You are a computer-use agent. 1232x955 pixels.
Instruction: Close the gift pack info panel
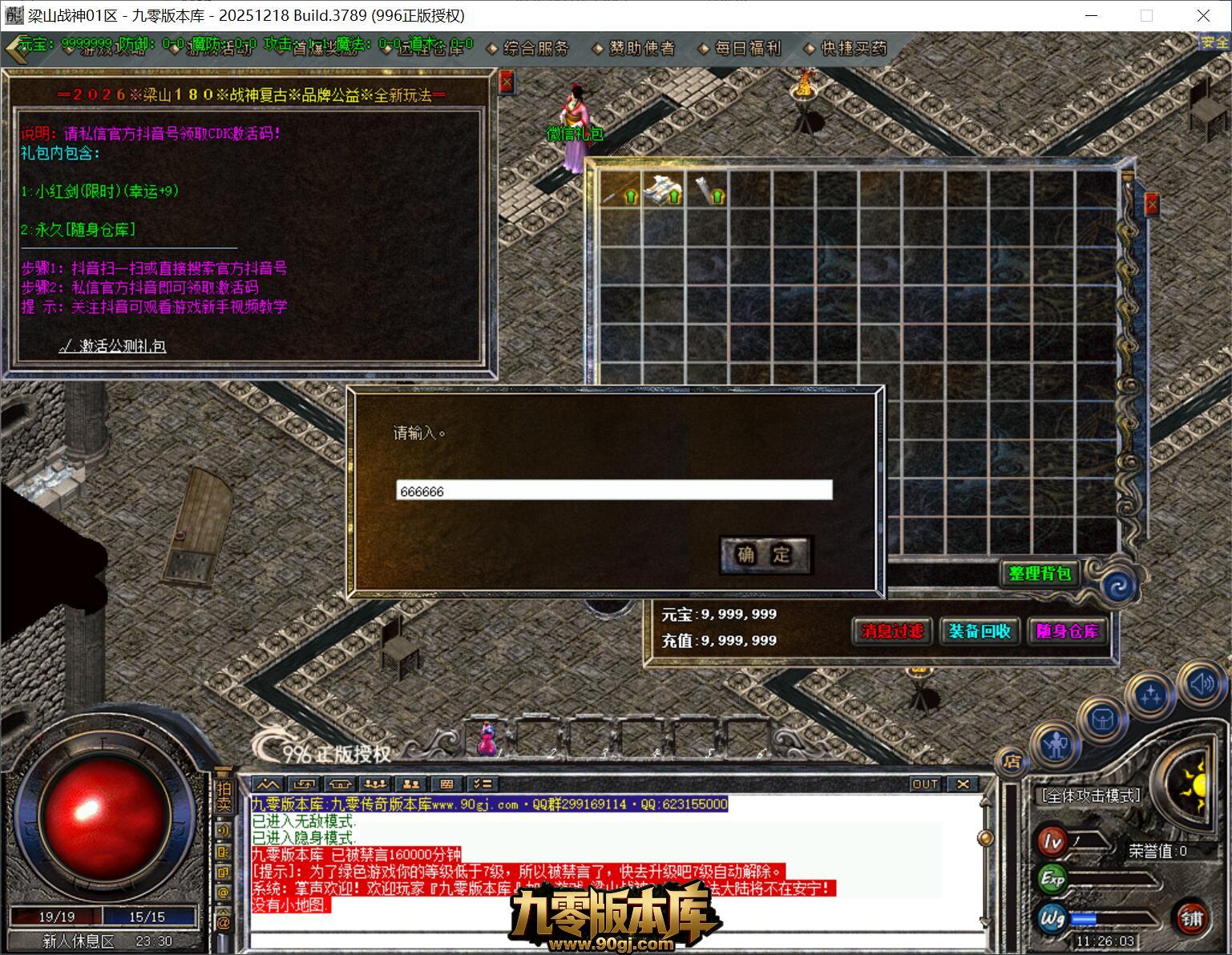506,82
